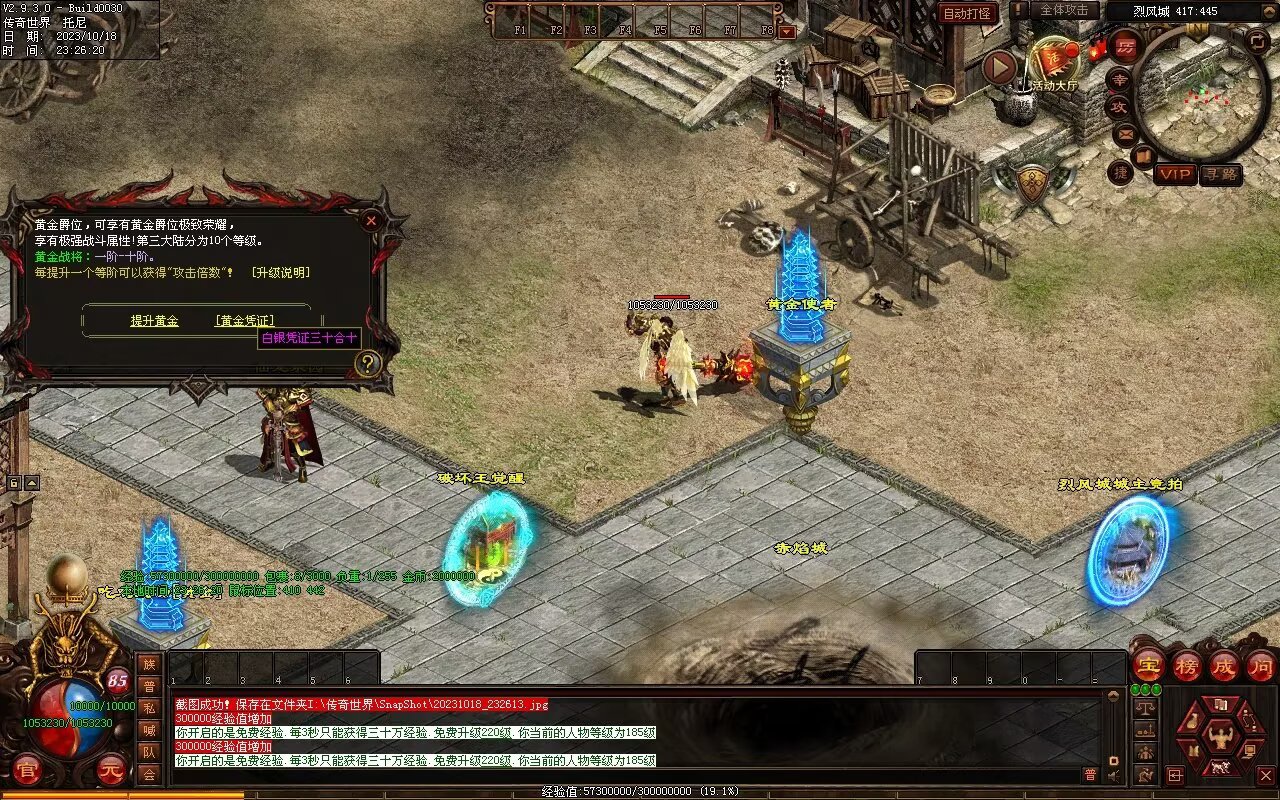Click the red 官 button beside the health orb
The image size is (1280, 800).
(x=28, y=770)
